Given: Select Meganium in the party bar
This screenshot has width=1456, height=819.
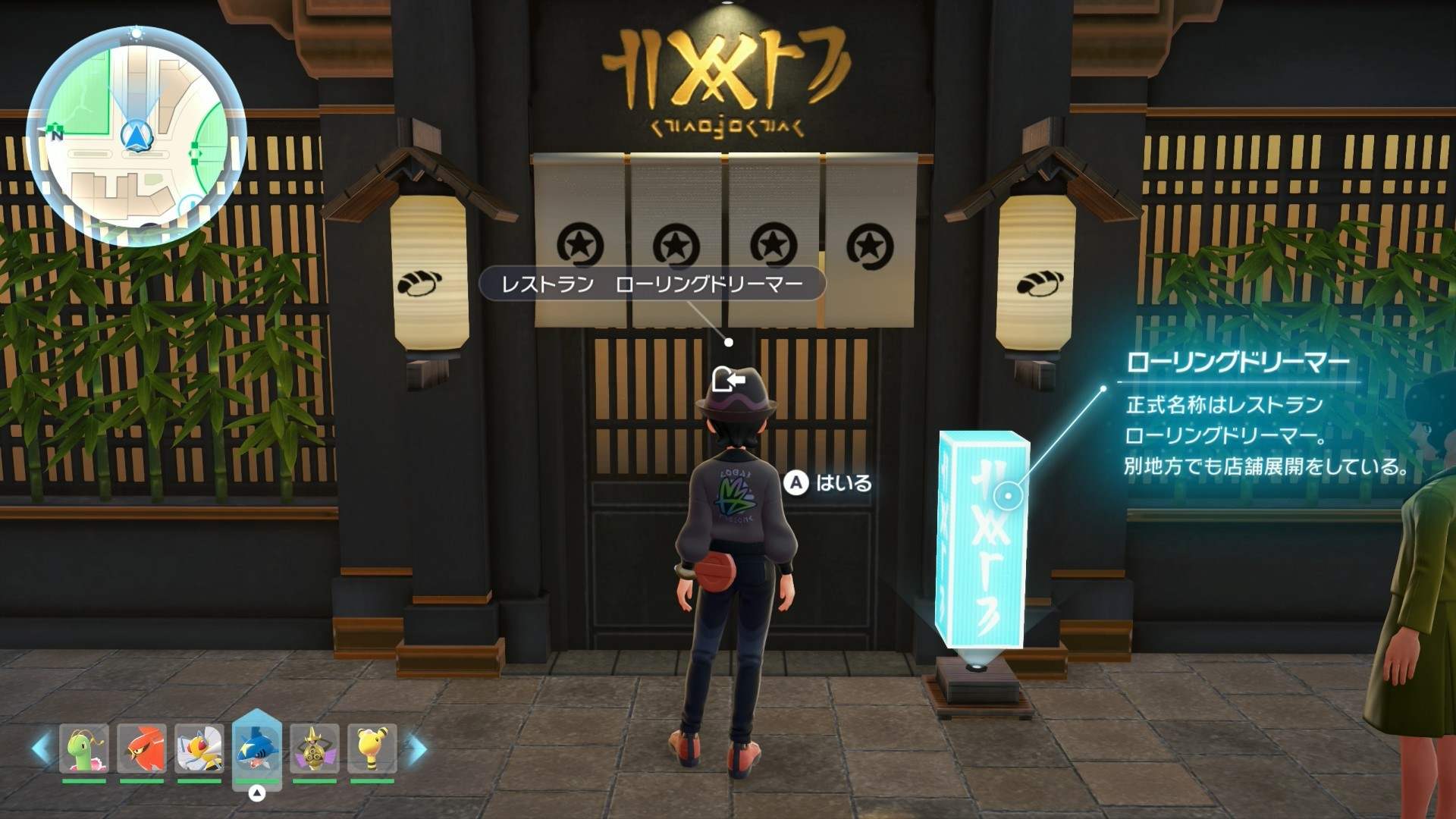Looking at the screenshot, I should click(84, 748).
